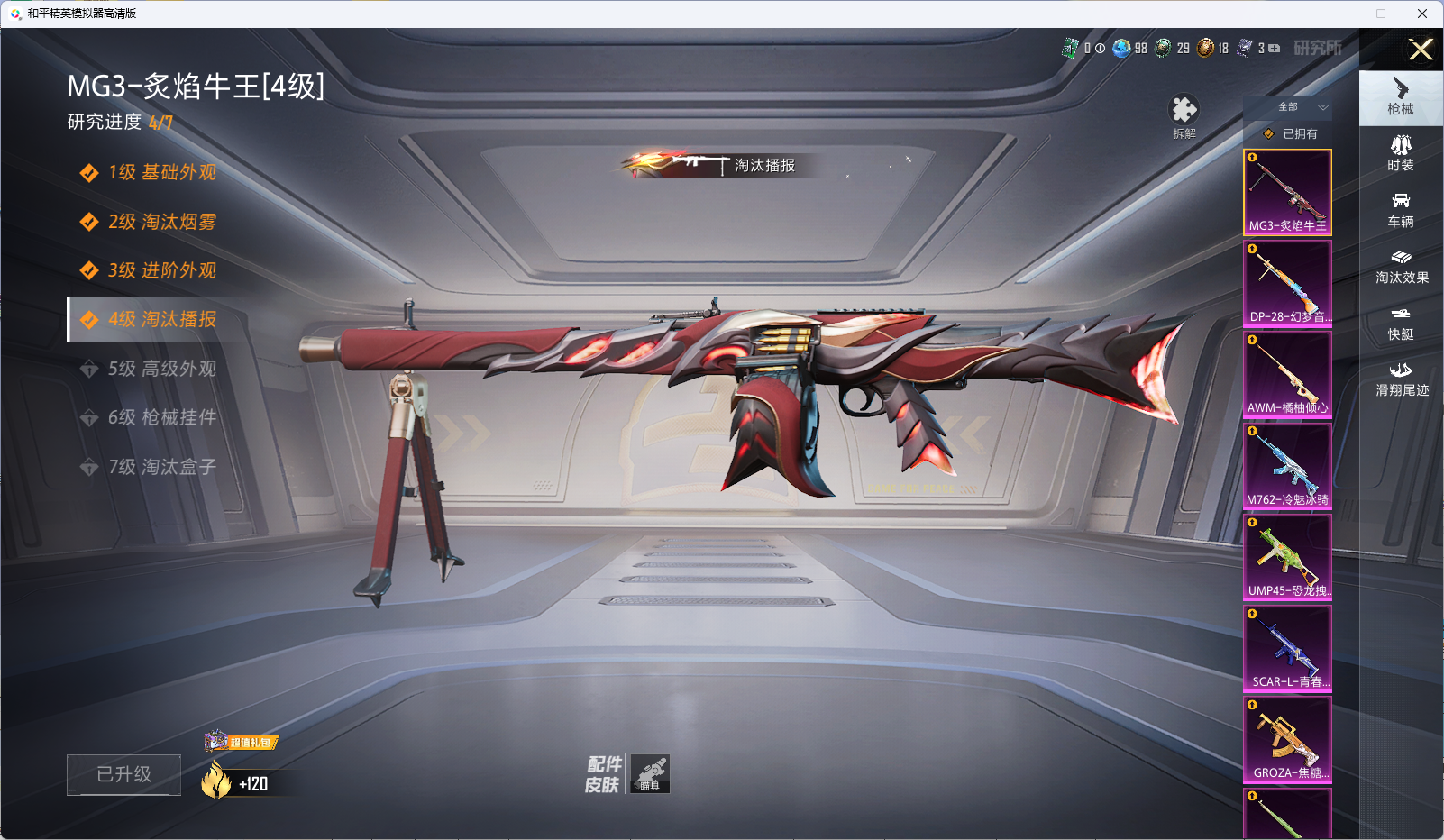Image resolution: width=1444 pixels, height=840 pixels.
Task: Choose the AWM skin thumbnail
Action: click(x=1287, y=374)
